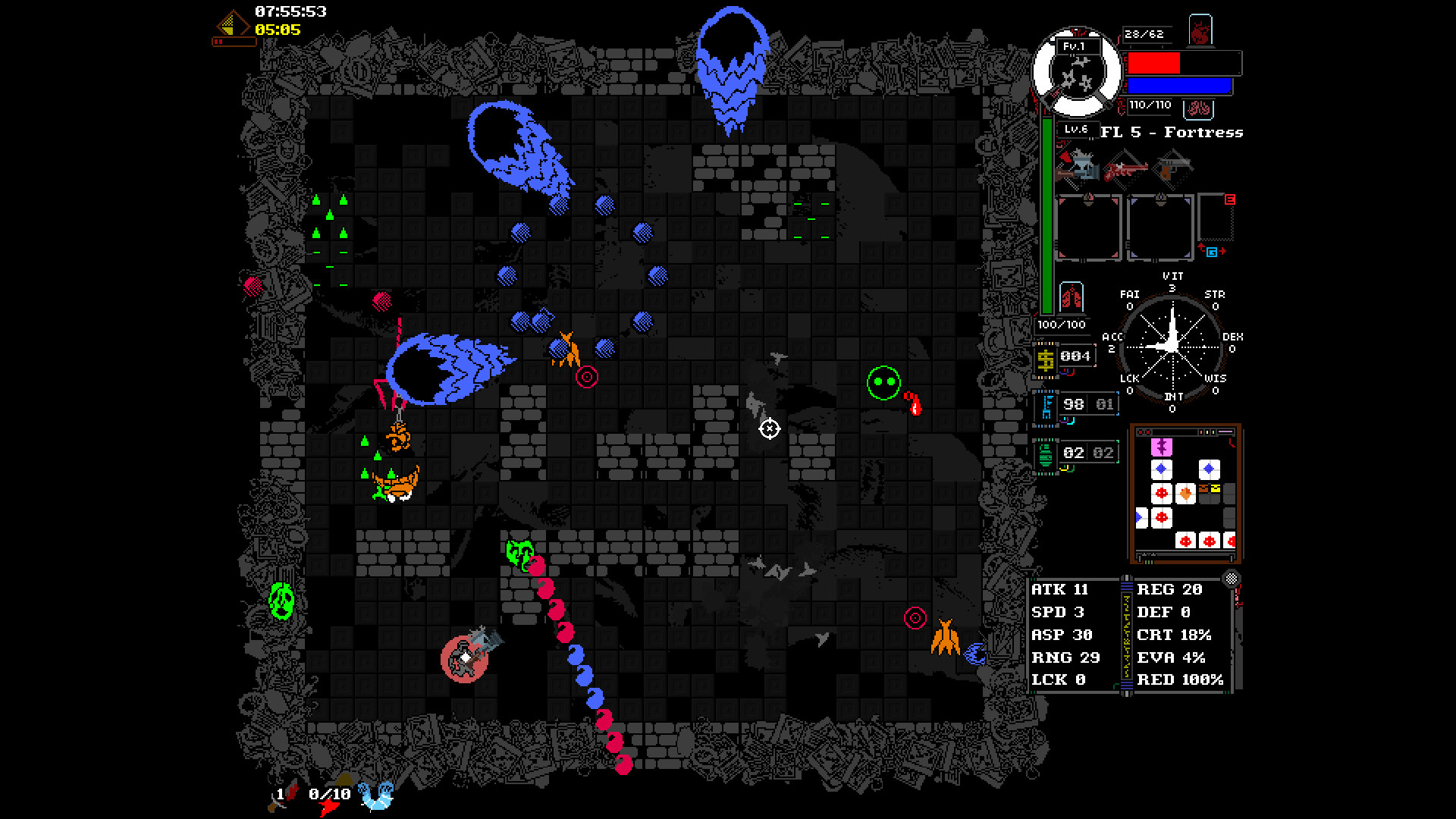Click the yellow arrow compass icon
The image size is (1456, 819).
click(231, 25)
